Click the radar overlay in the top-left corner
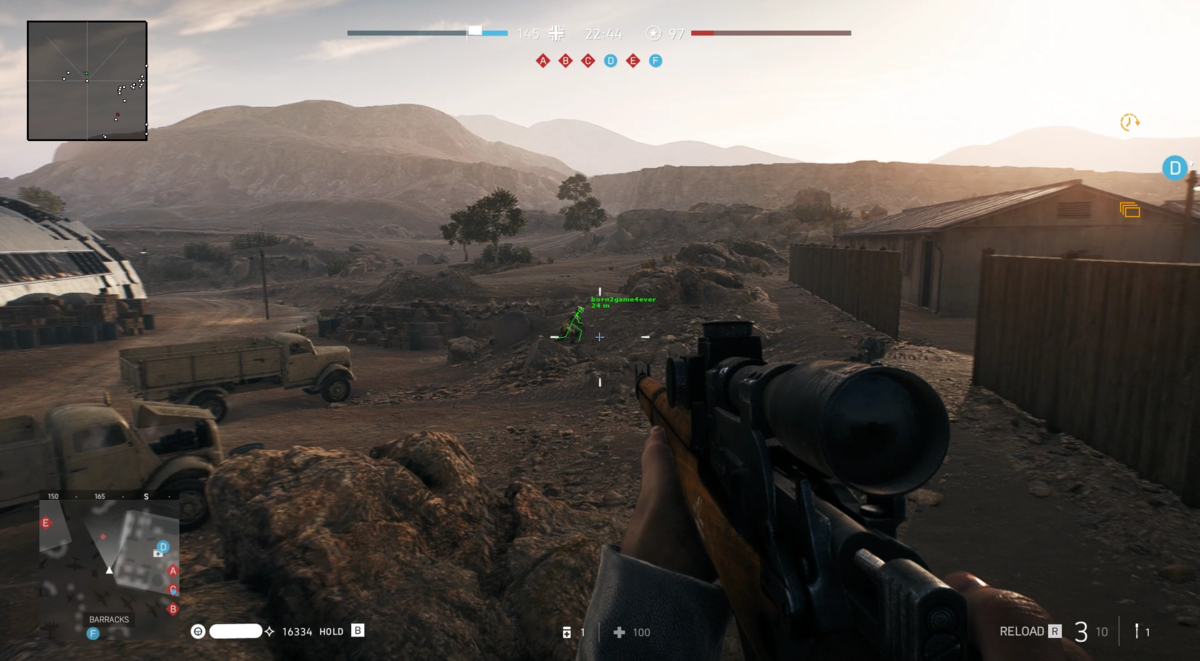This screenshot has height=661, width=1200. pyautogui.click(x=87, y=80)
